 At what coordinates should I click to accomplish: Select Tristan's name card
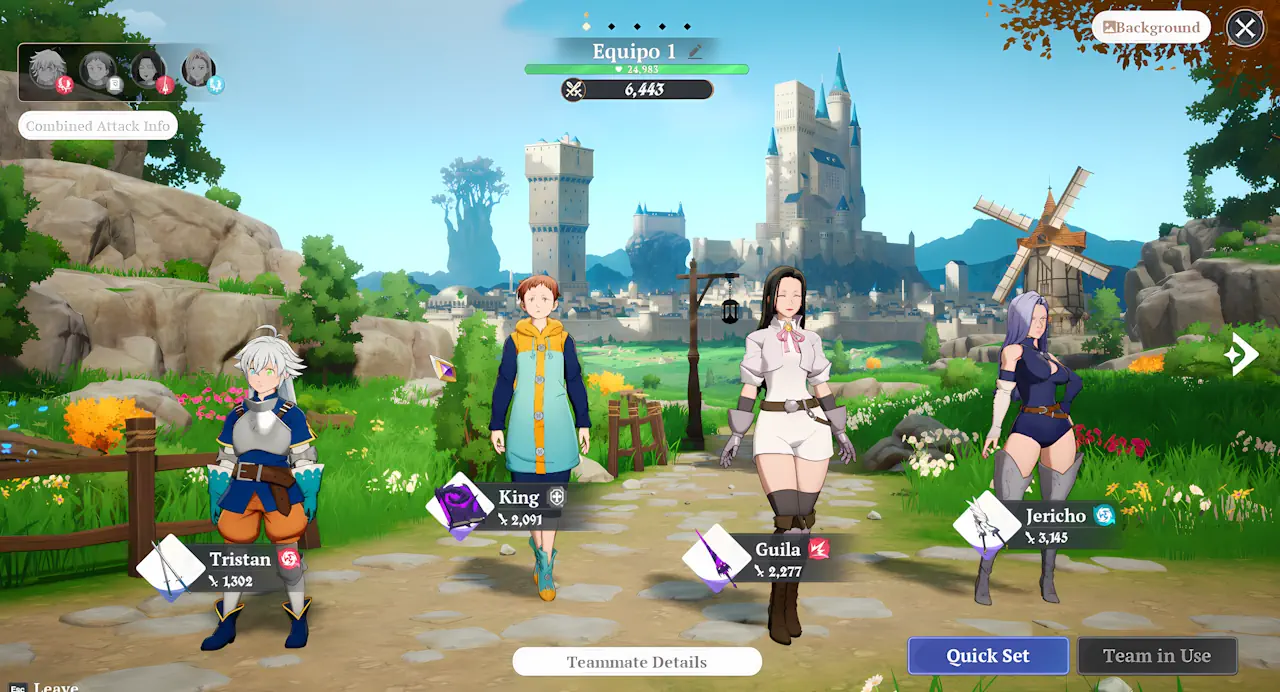(x=240, y=568)
